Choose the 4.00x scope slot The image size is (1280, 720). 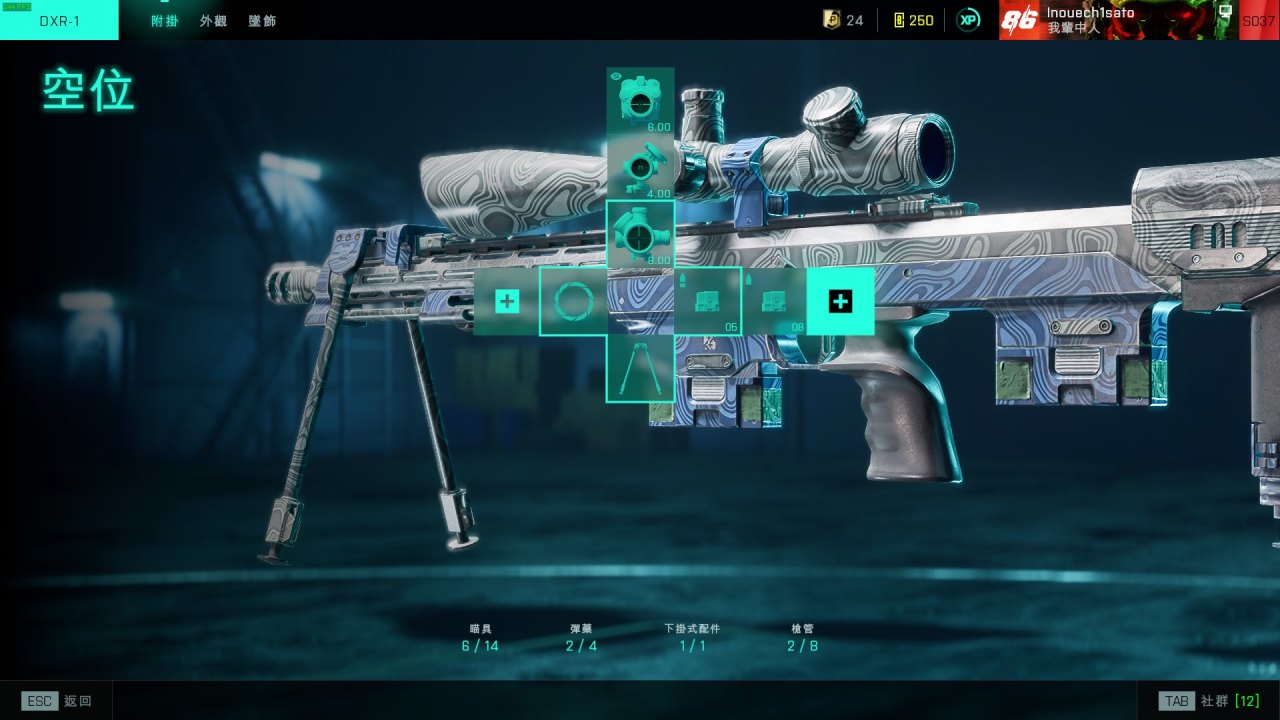tap(640, 167)
